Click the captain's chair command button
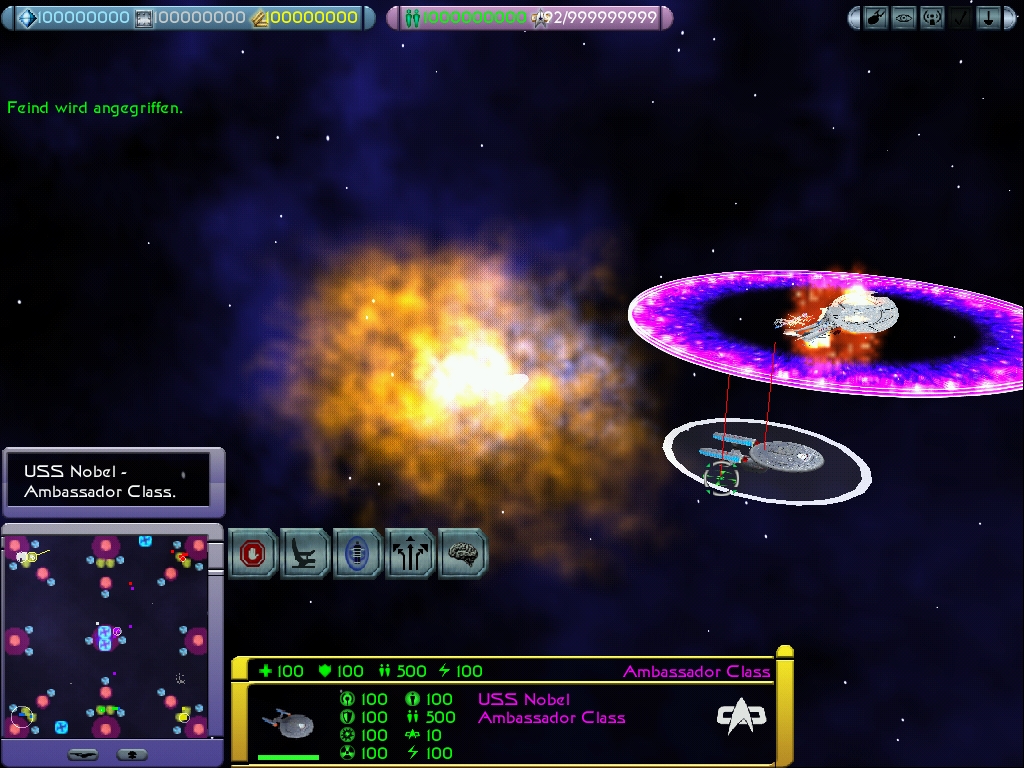Screen dimensions: 1024x768 [x=305, y=553]
